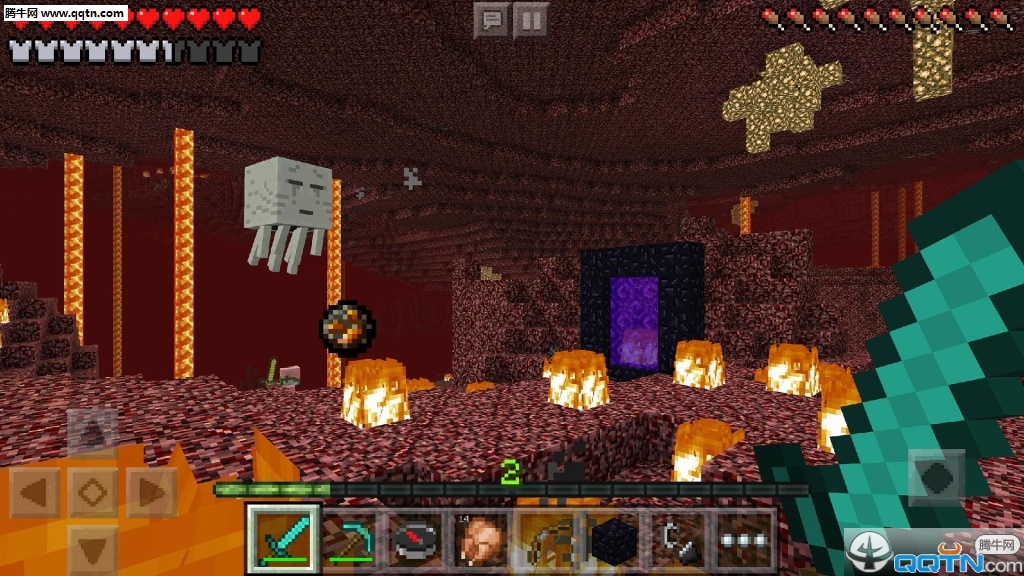Screen dimensions: 1024x576
Task: Tap the move left arrow
Action: click(34, 492)
